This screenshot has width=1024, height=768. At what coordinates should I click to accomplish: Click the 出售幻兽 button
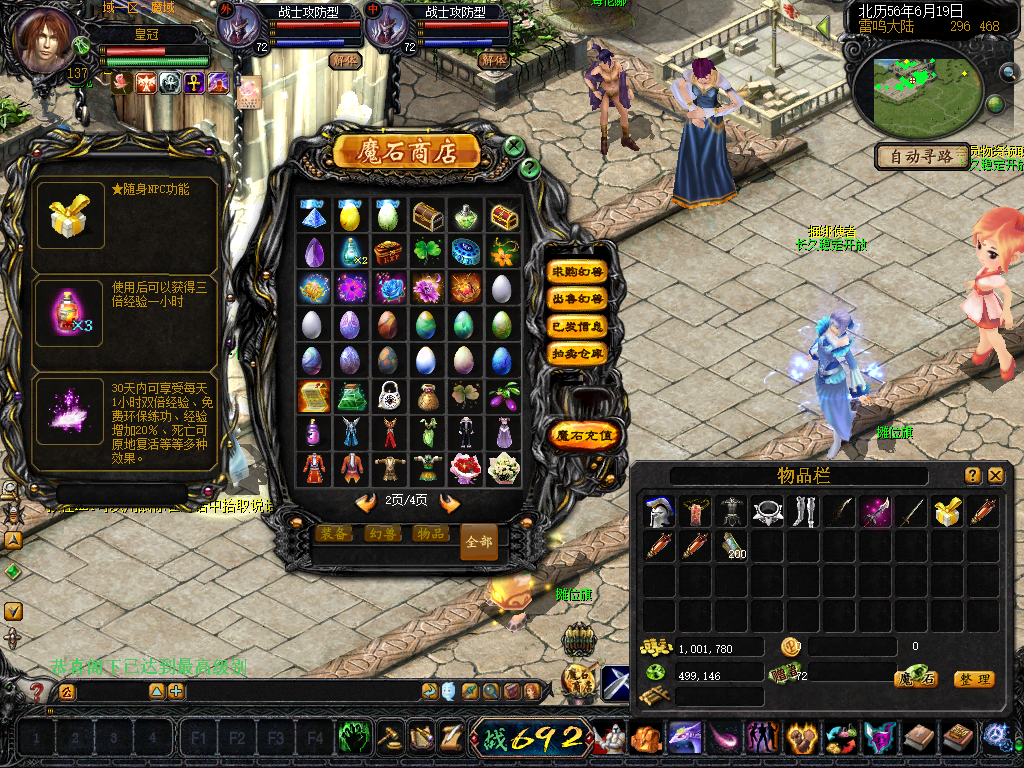click(578, 299)
